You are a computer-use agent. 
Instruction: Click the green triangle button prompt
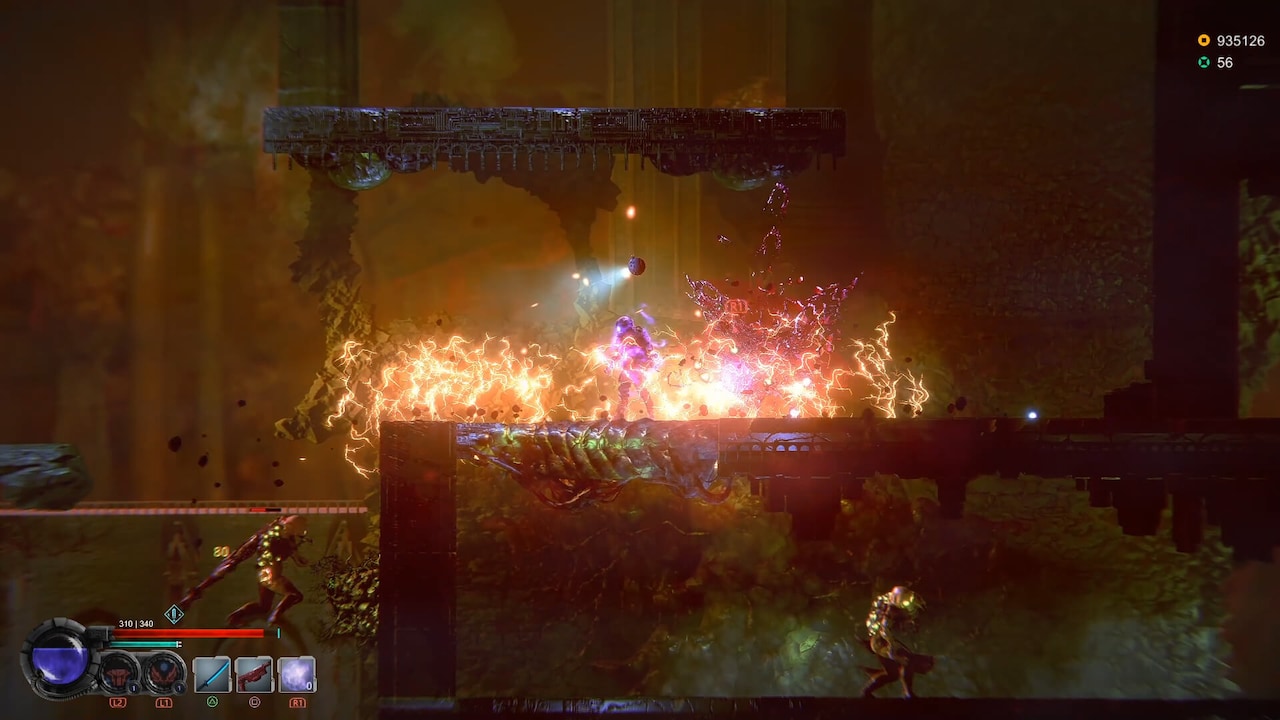click(213, 702)
